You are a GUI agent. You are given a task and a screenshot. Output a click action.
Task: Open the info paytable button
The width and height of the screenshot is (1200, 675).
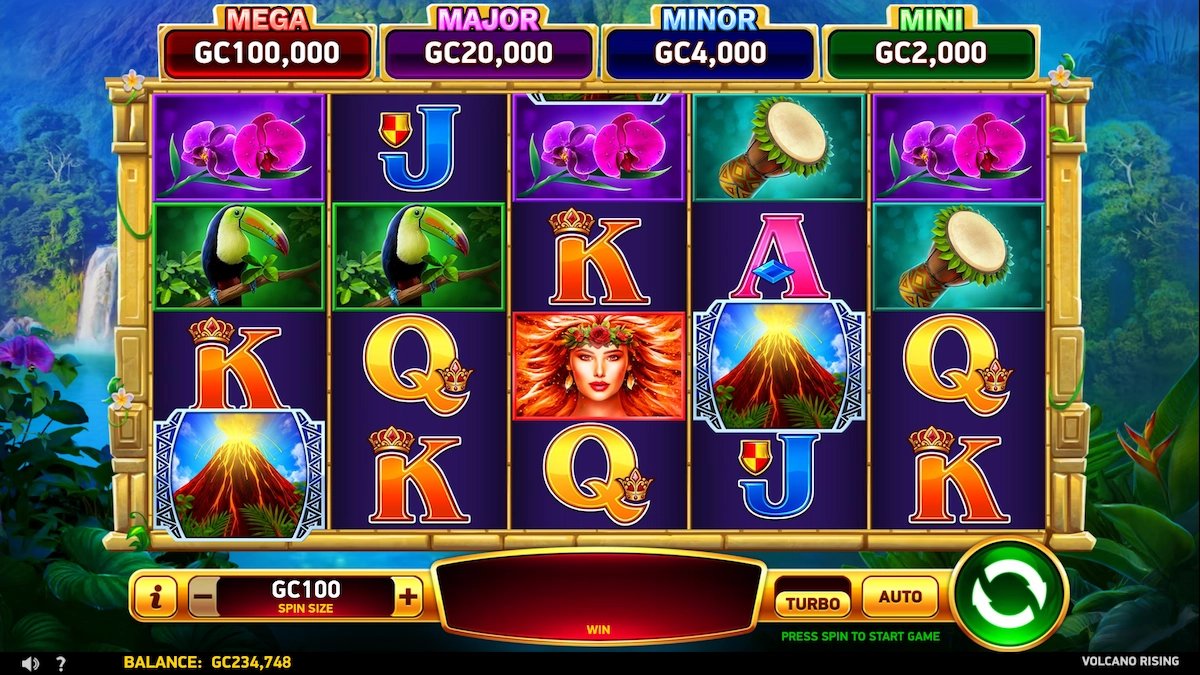[x=154, y=598]
